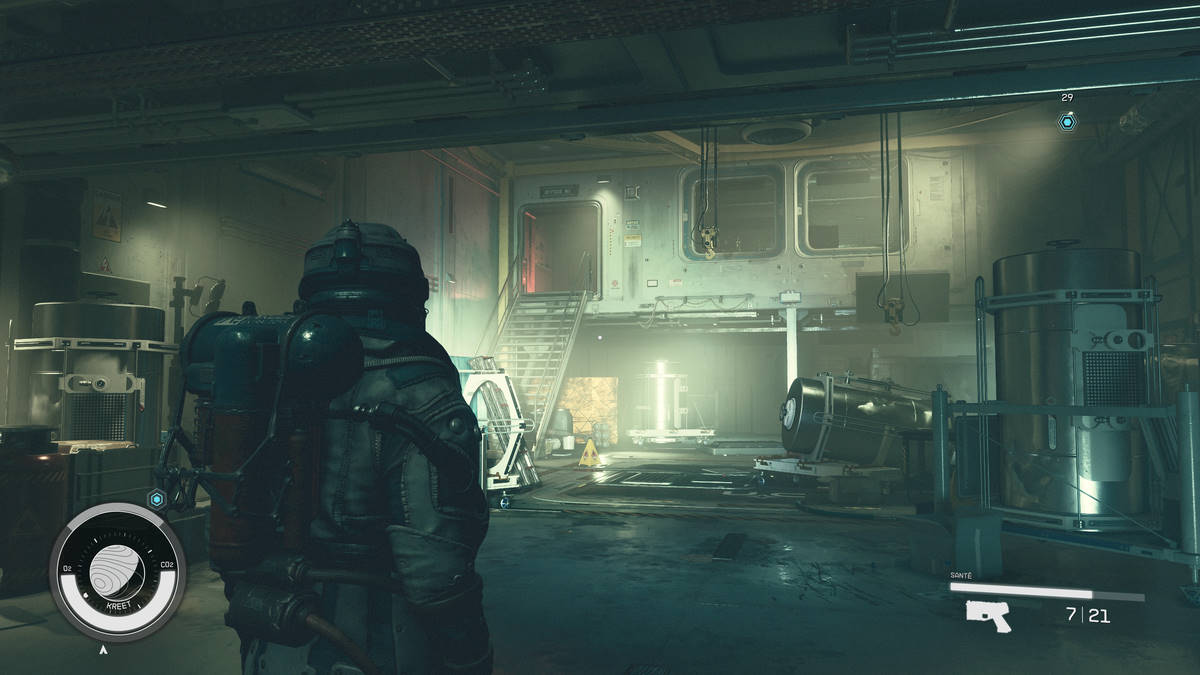Click the Kreet planet compass watch
1200x675 pixels.
pyautogui.click(x=117, y=572)
